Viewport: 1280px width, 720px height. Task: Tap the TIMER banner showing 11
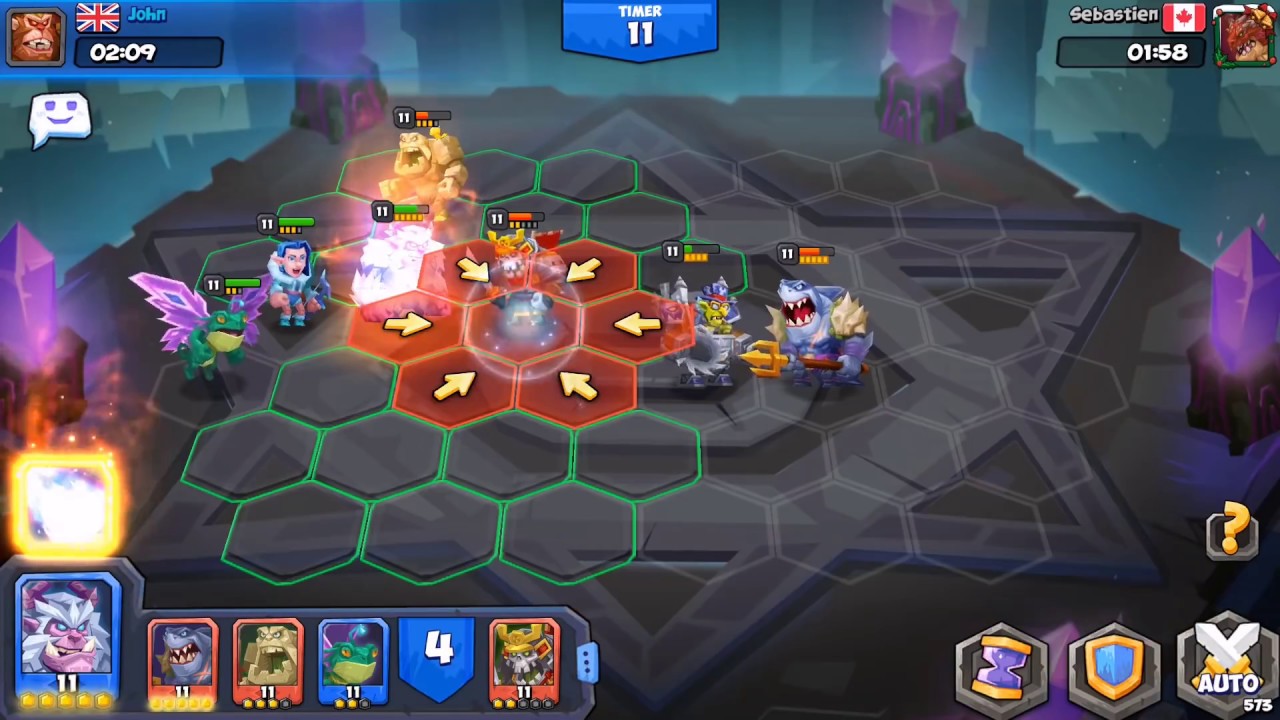point(640,28)
